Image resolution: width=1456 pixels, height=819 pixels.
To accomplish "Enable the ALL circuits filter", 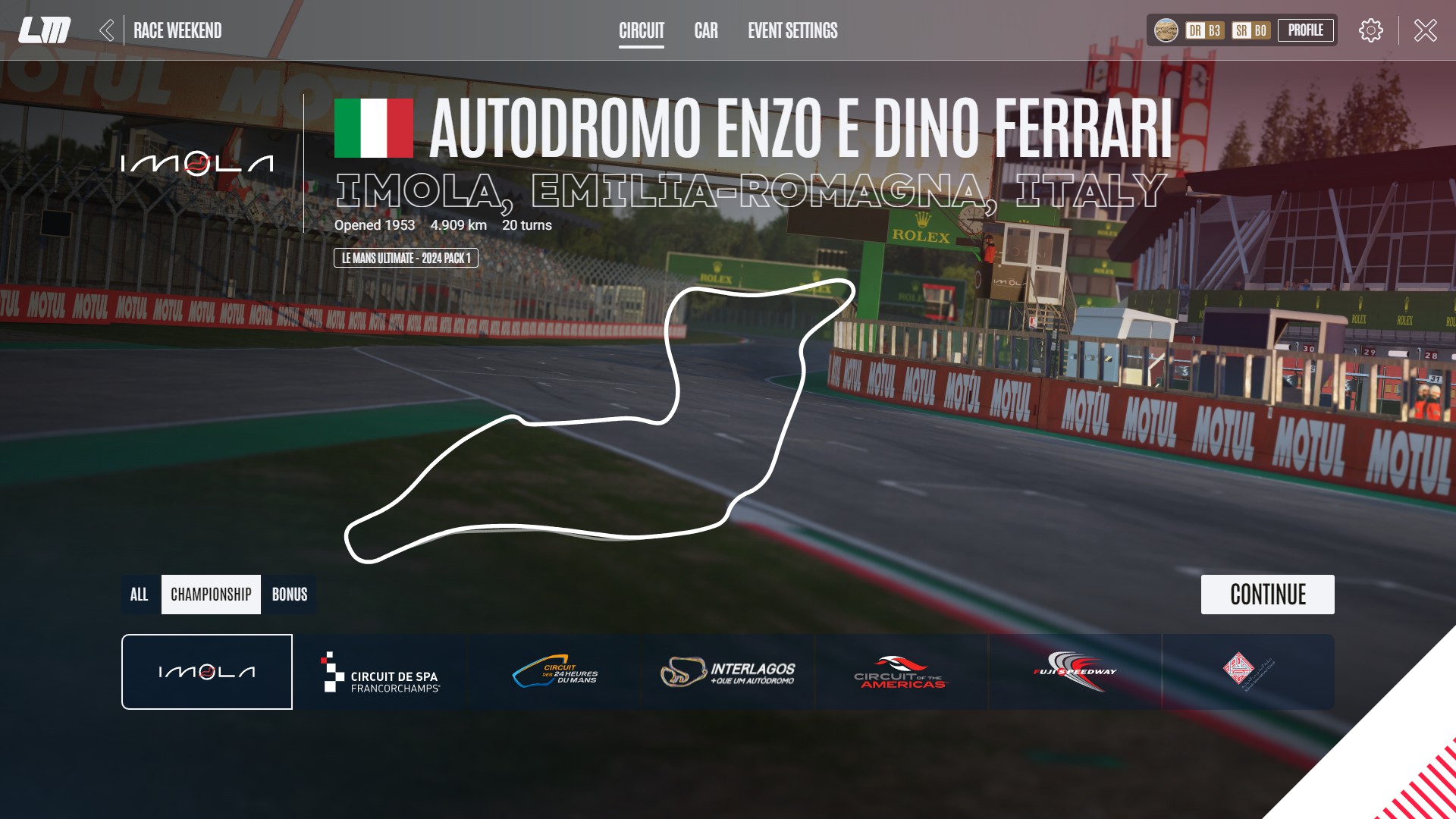I will 140,595.
